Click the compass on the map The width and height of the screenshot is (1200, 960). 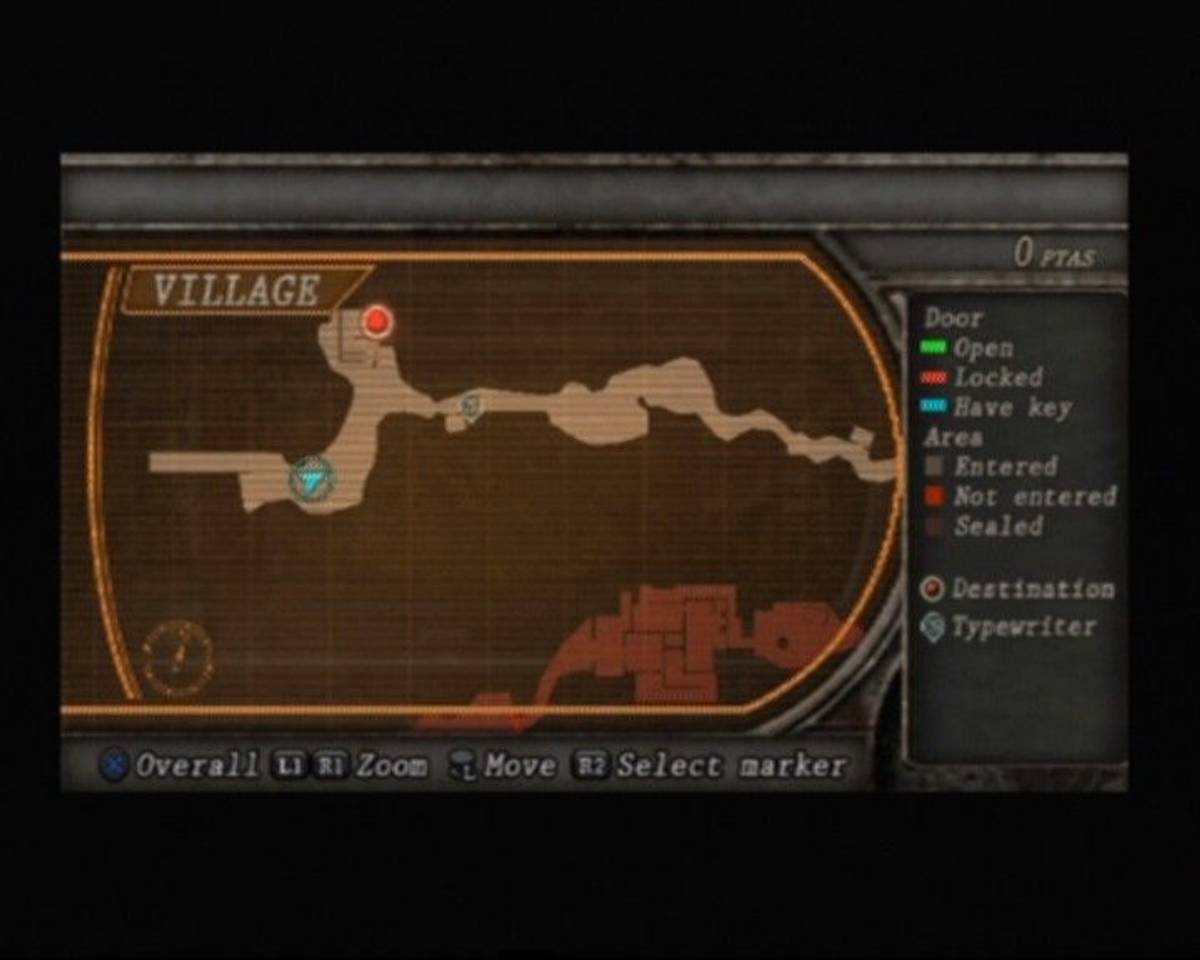[x=177, y=657]
